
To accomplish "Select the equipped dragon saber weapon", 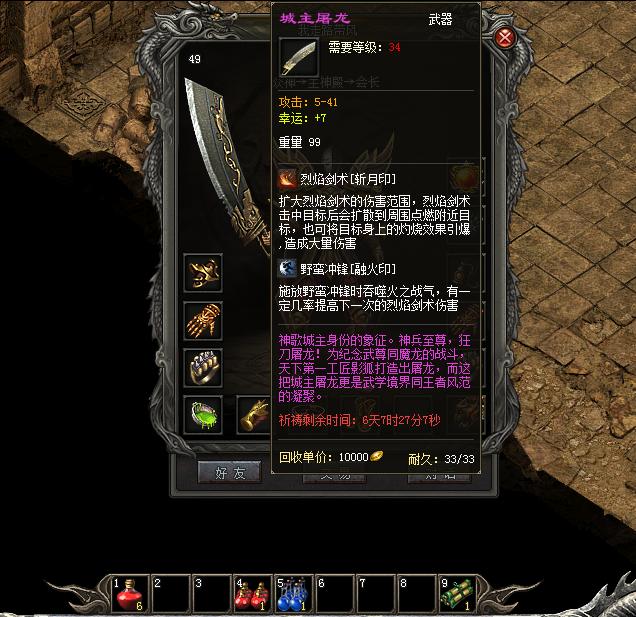I will [225, 160].
